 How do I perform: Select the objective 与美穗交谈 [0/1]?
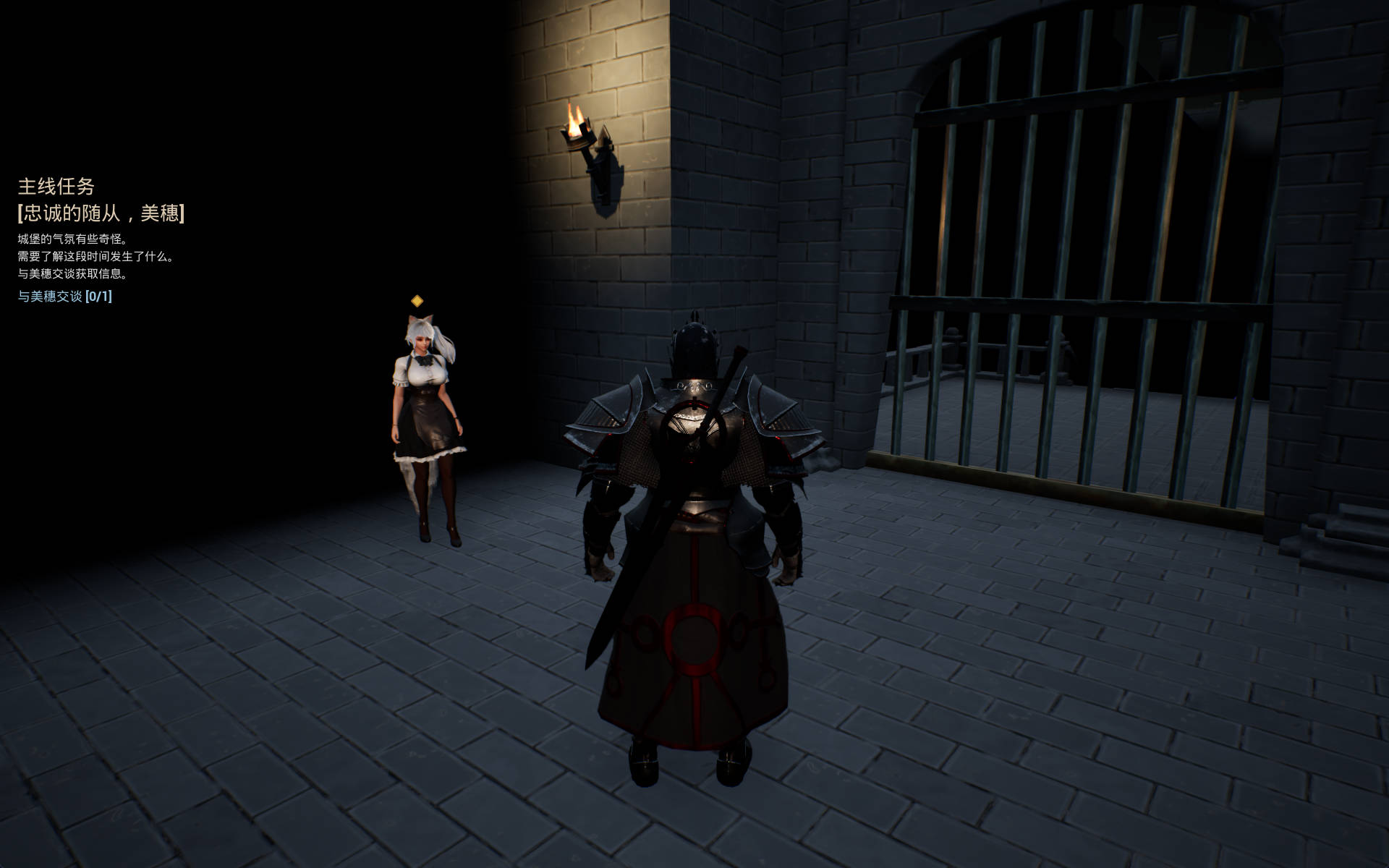[65, 297]
